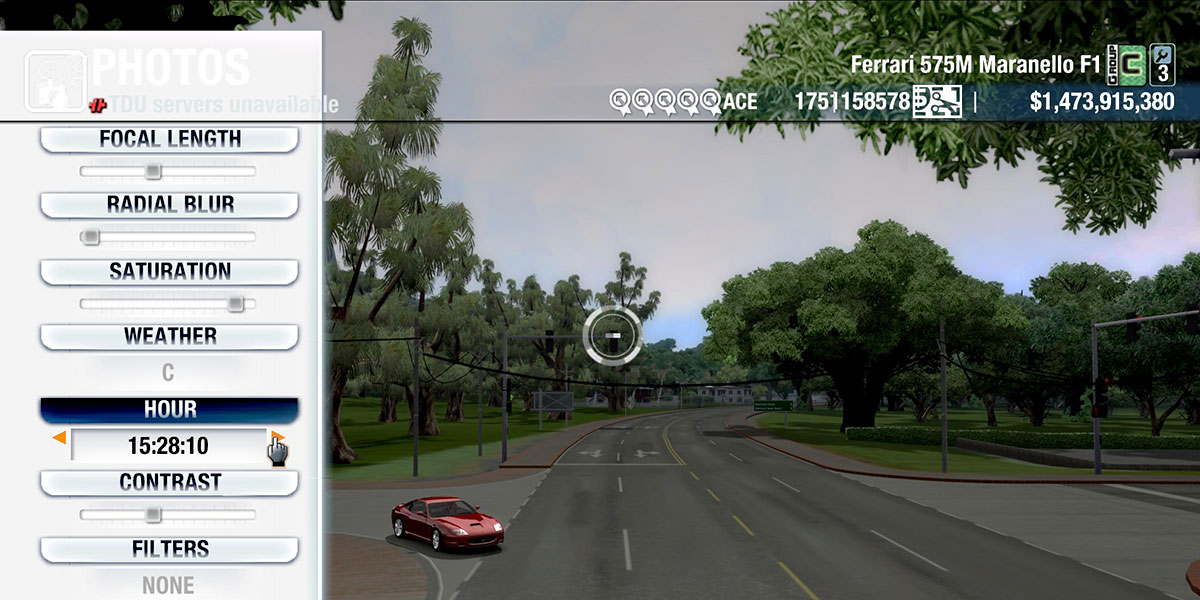Click the Contrast slider handle
This screenshot has width=1200, height=600.
[x=152, y=515]
